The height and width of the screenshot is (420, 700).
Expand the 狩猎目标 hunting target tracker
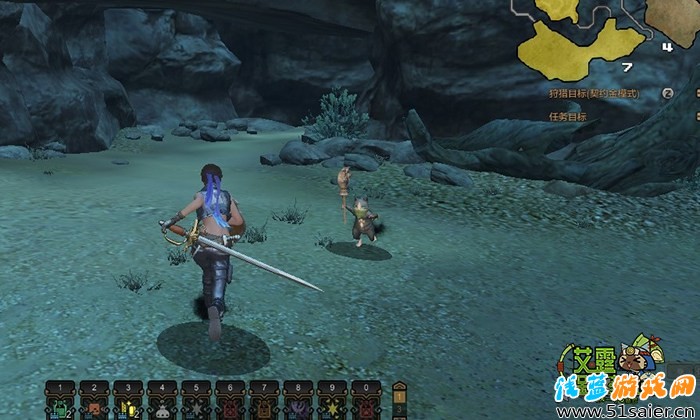point(665,93)
